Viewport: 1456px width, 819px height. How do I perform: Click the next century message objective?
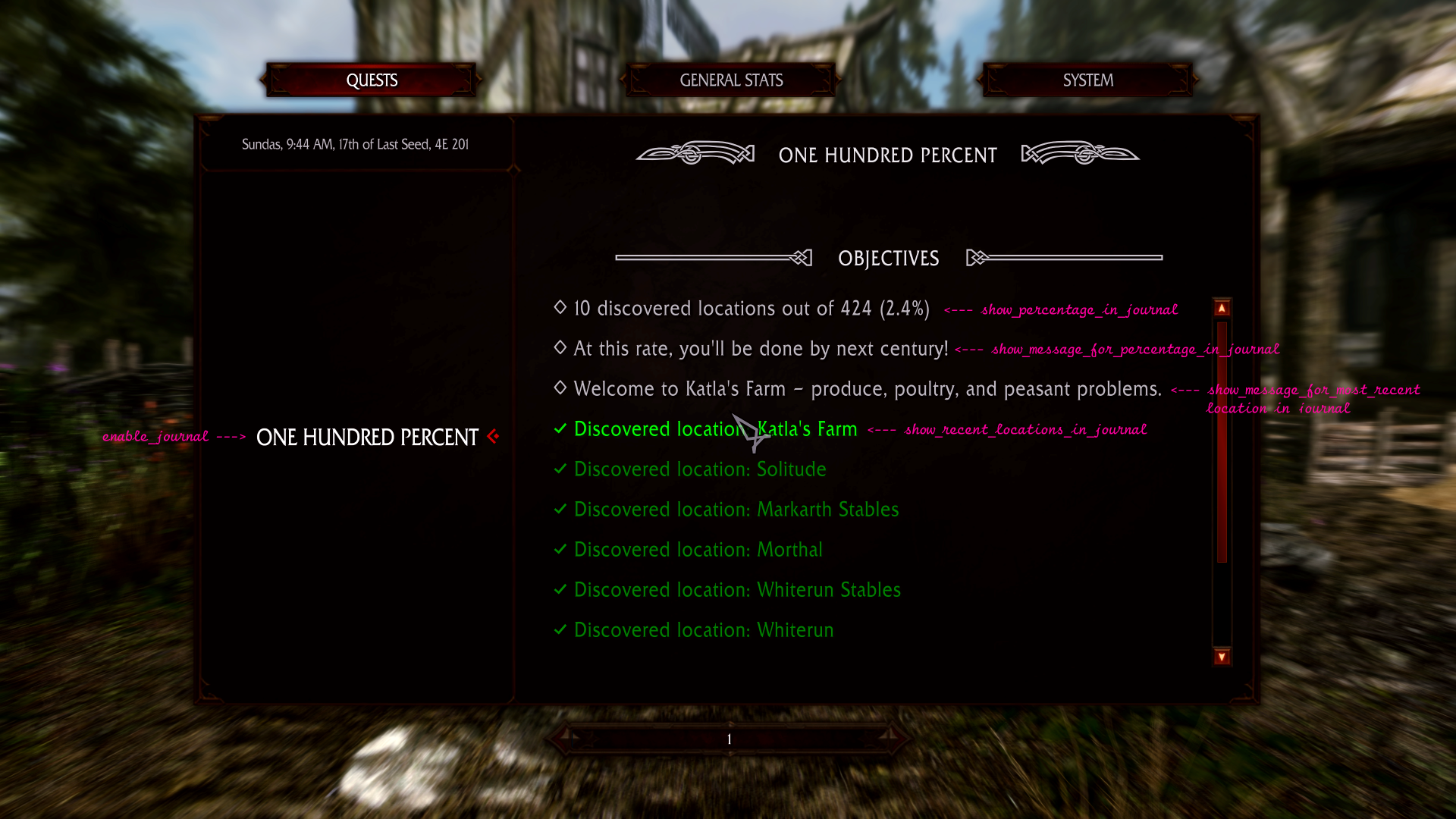(x=760, y=349)
